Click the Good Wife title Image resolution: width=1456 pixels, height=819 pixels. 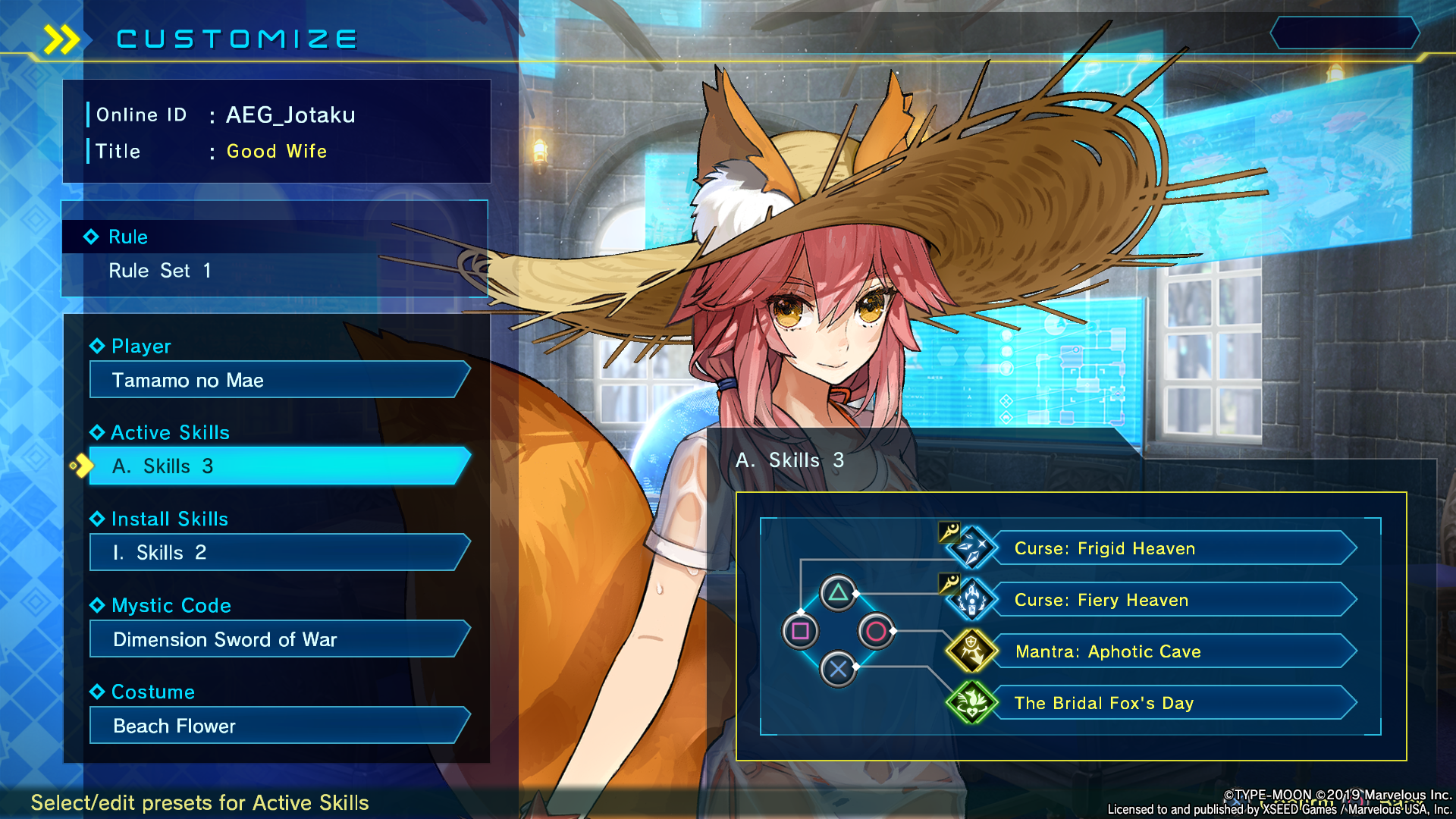point(277,152)
